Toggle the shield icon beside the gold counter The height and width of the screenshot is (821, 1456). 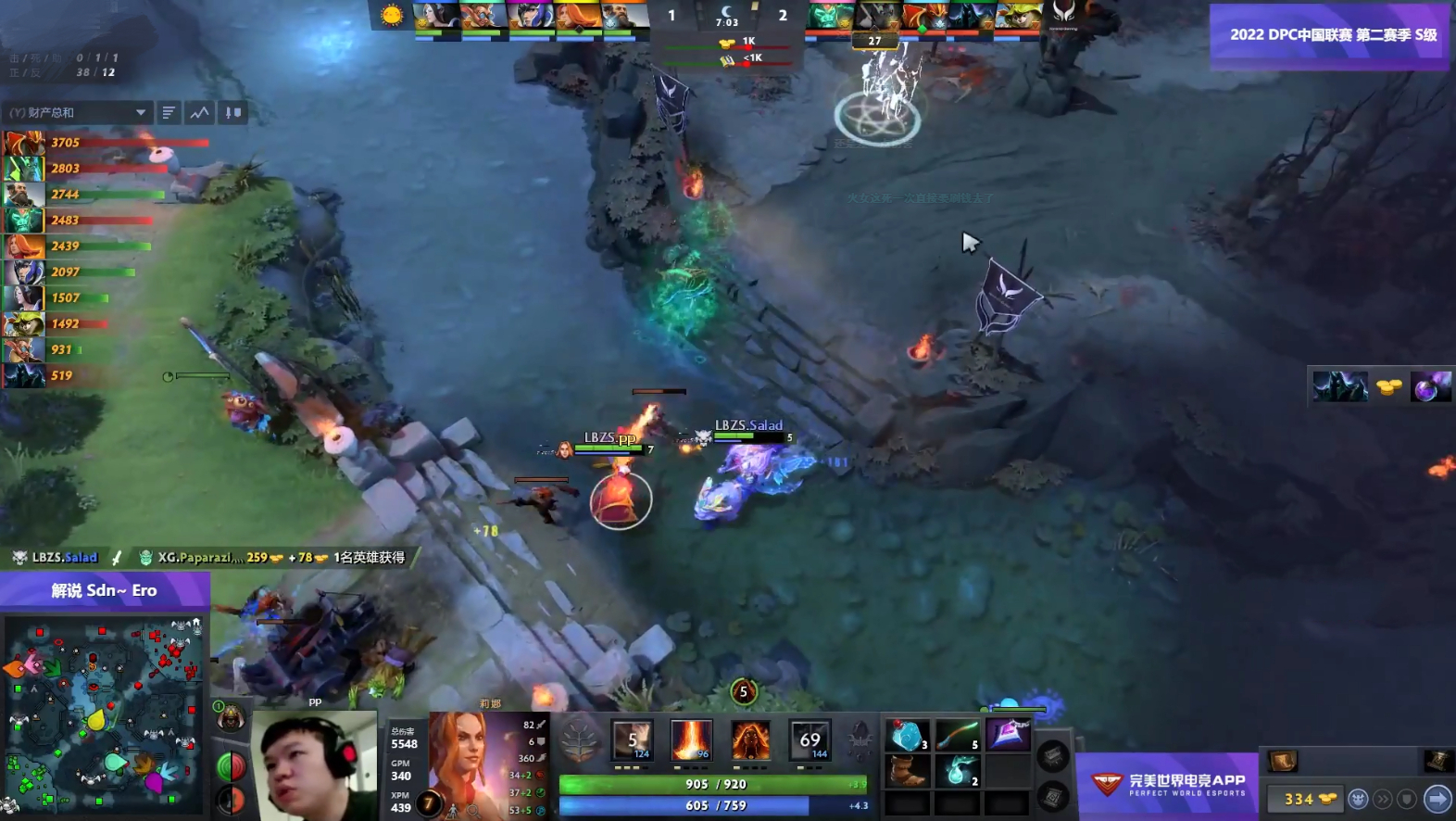[x=1410, y=799]
